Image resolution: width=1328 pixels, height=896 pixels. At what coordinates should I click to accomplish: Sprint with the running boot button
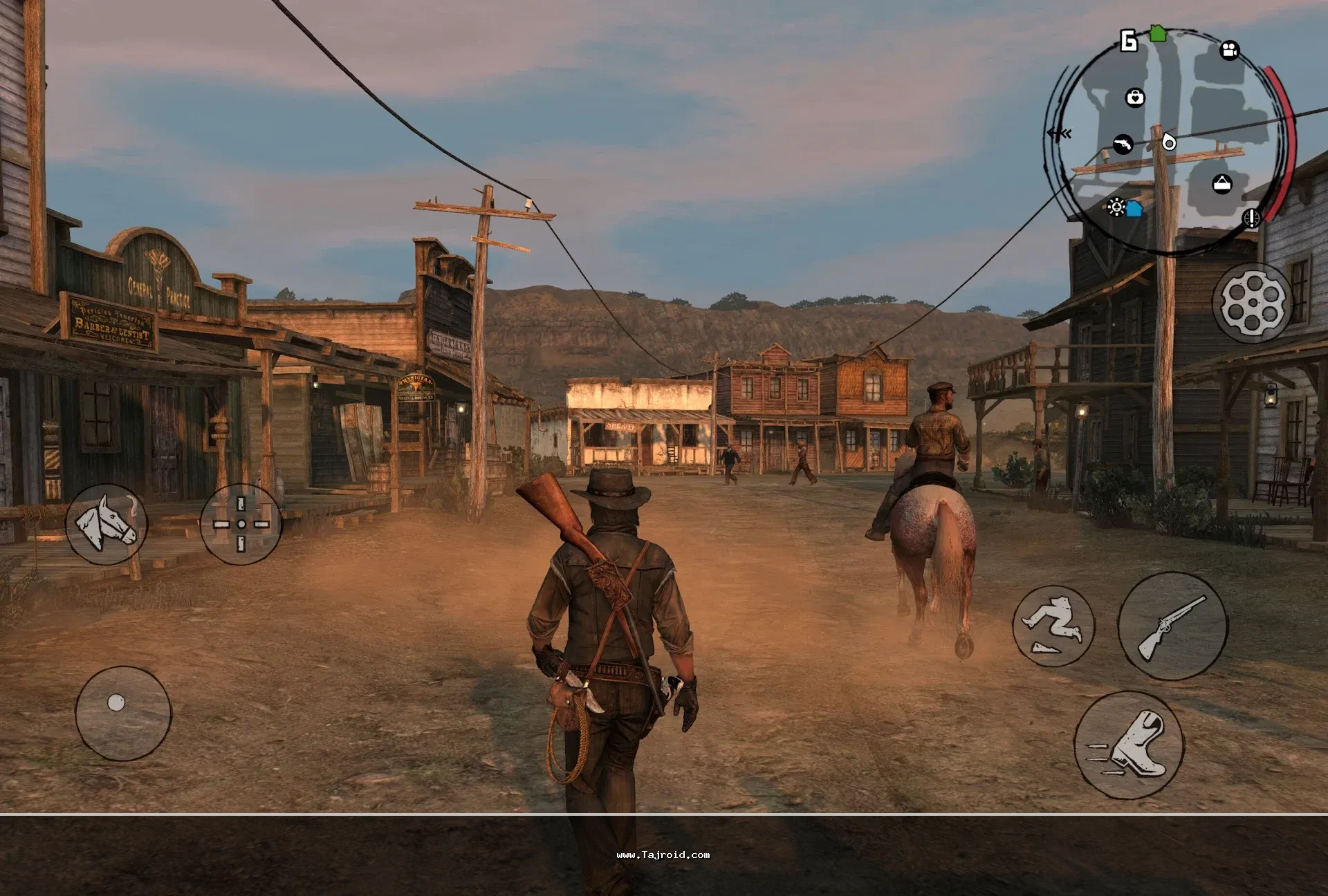coord(1128,745)
